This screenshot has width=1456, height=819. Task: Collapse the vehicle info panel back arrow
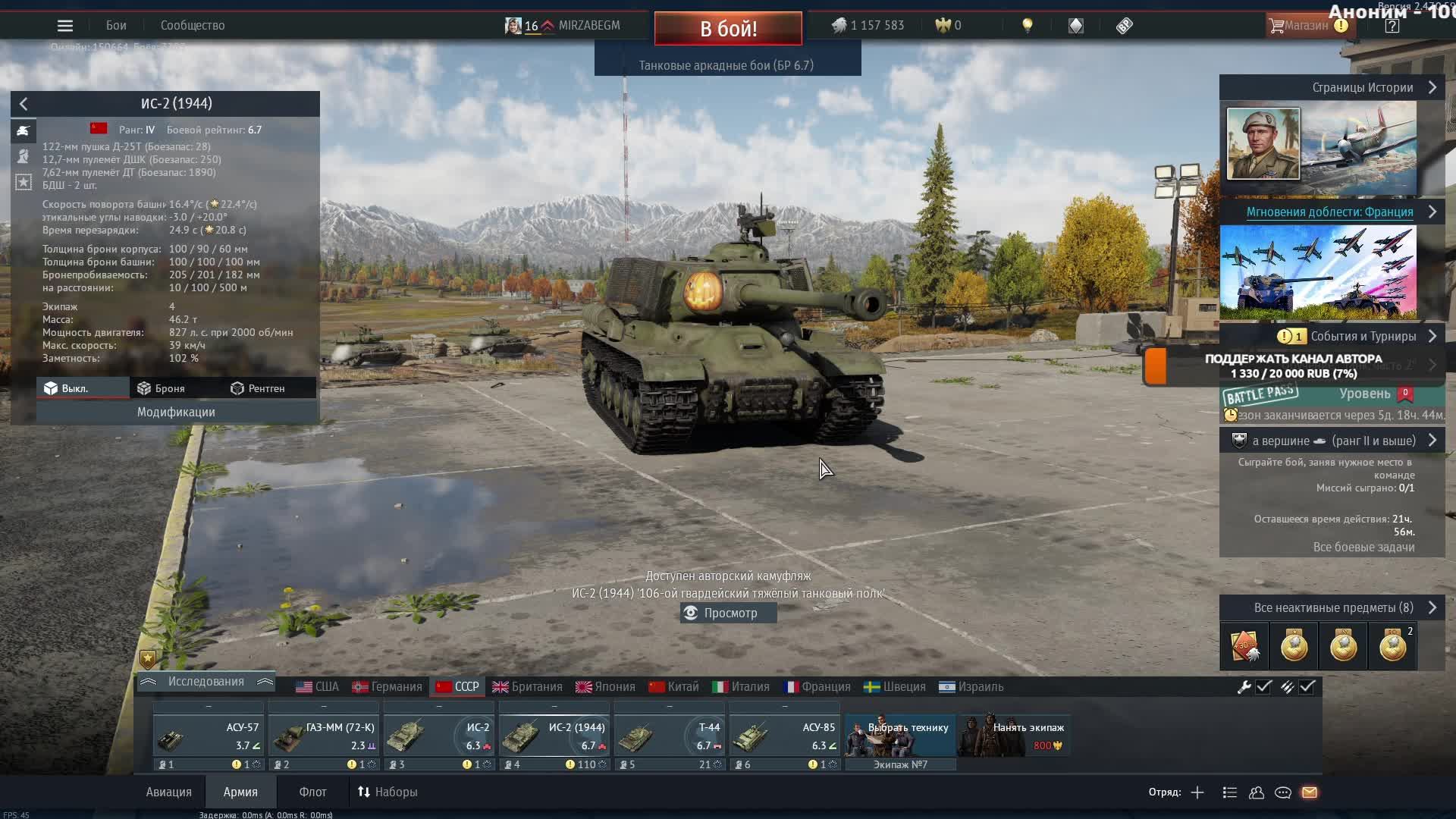click(x=24, y=104)
